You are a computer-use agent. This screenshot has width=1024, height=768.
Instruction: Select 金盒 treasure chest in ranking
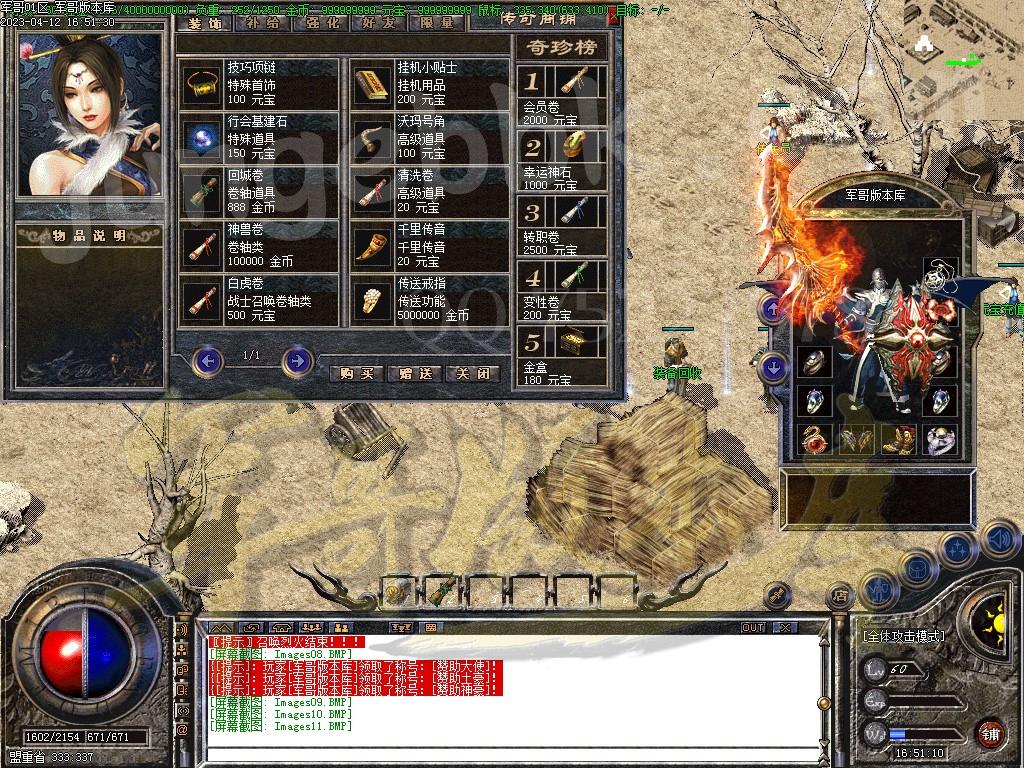[579, 342]
